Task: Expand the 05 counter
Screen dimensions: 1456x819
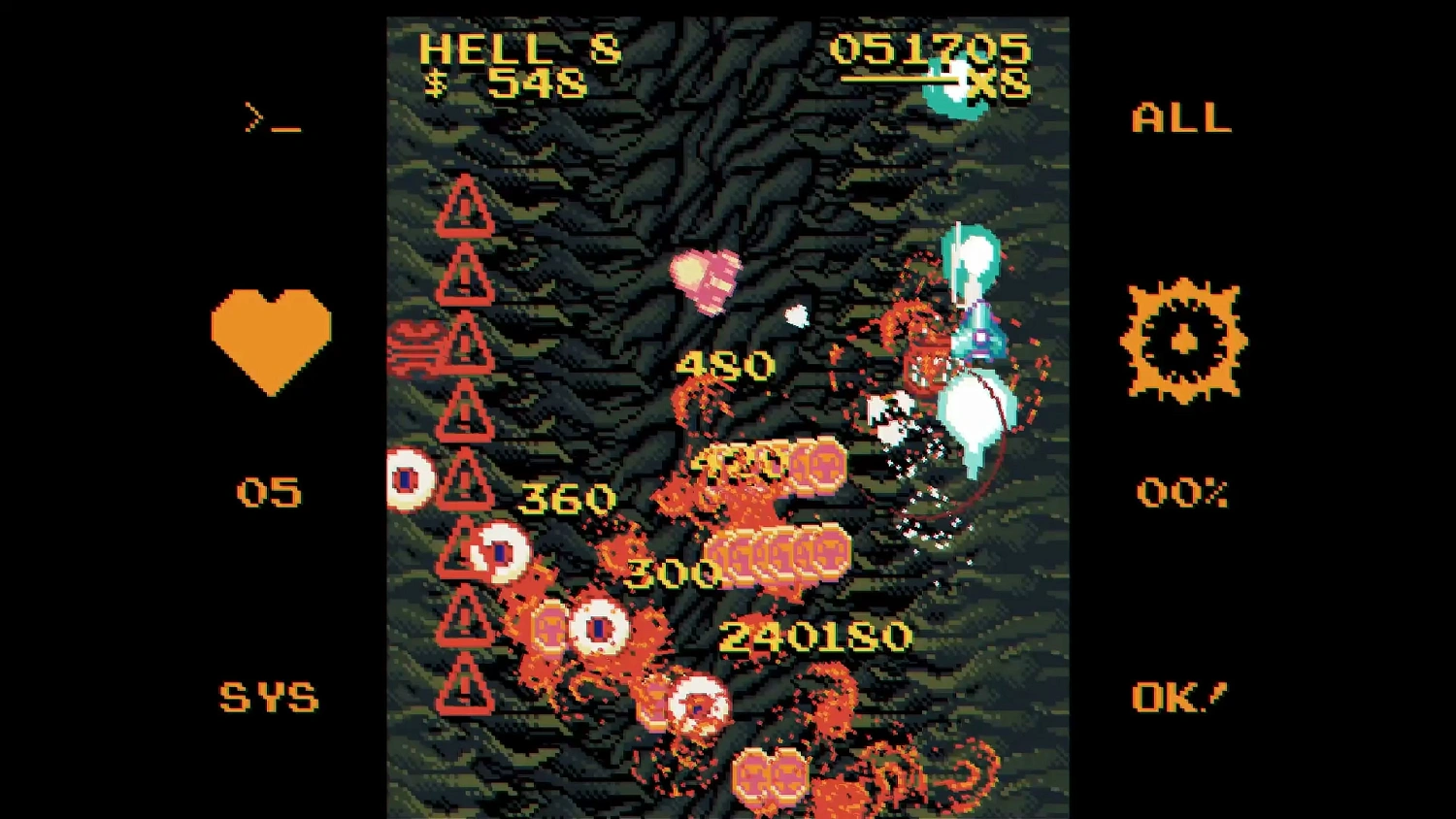Action: pos(269,493)
